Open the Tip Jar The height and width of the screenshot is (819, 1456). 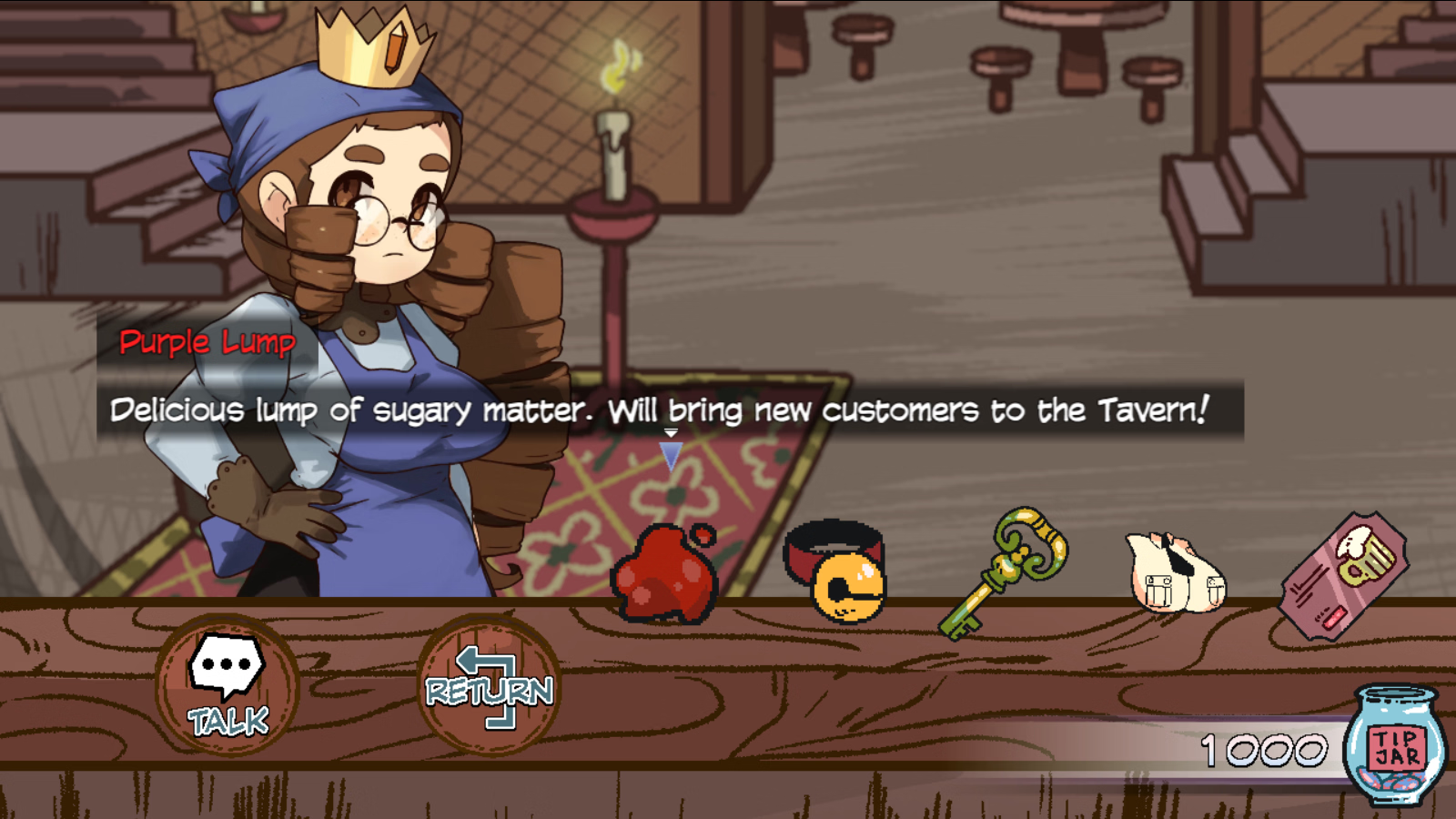[1396, 747]
